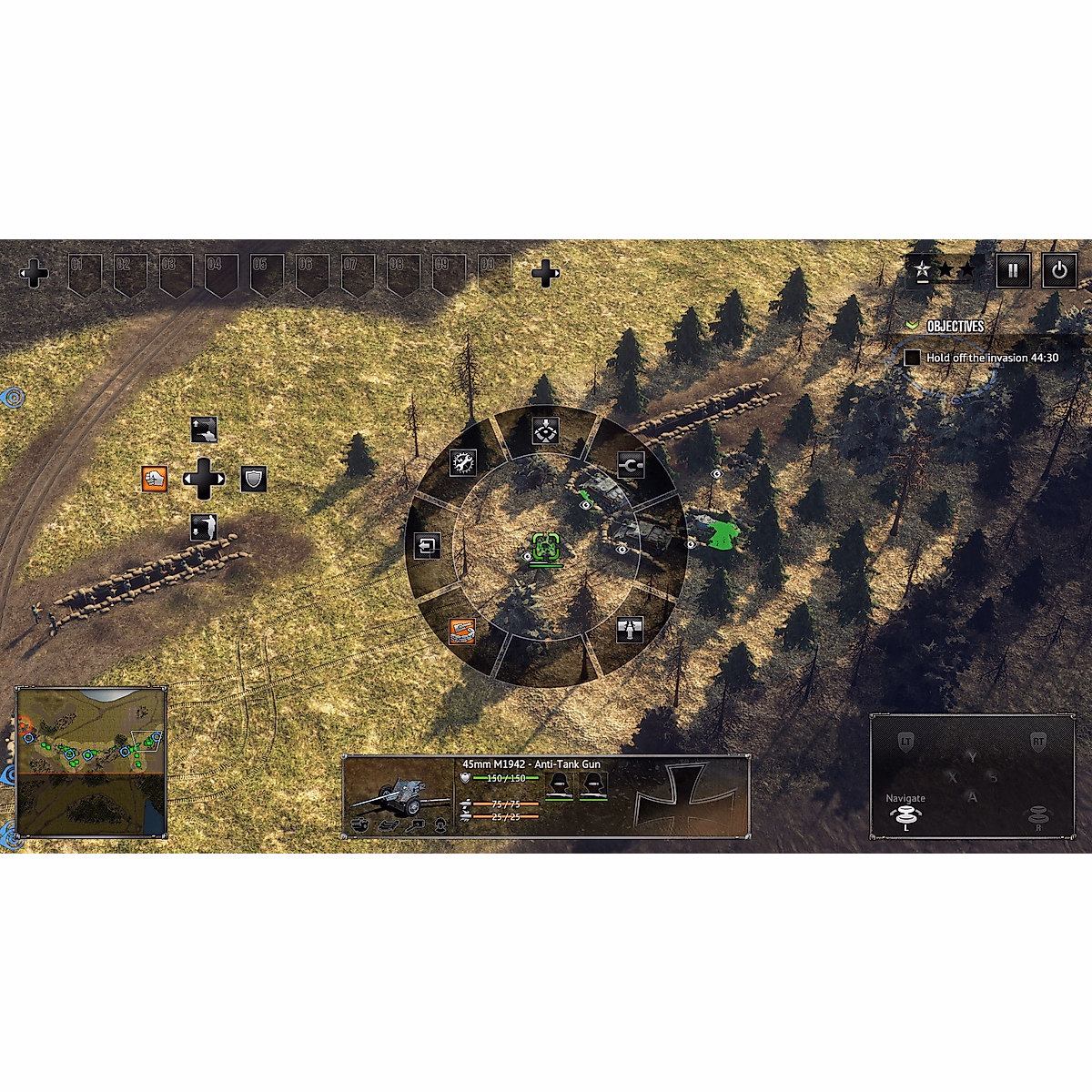This screenshot has width=1092, height=1092.
Task: Click the power button to quit
Action: (1058, 270)
